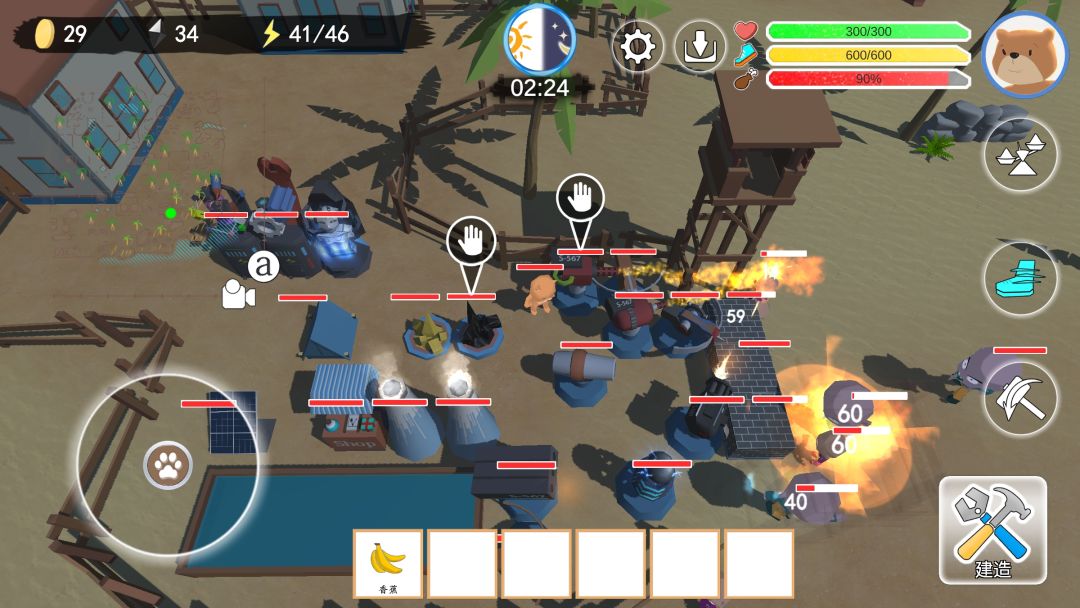Activate the cyan boot sprint ability
1080x608 pixels.
(1021, 277)
